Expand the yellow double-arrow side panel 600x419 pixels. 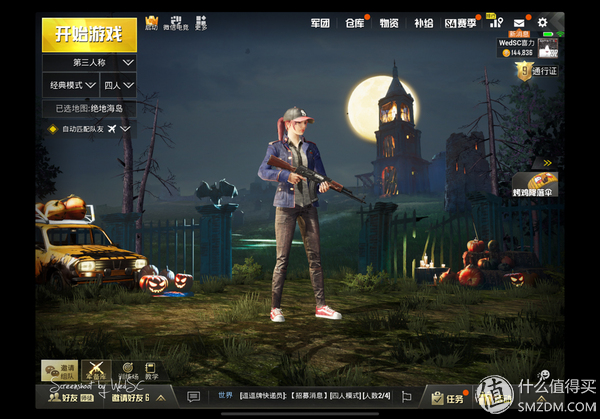tap(547, 162)
